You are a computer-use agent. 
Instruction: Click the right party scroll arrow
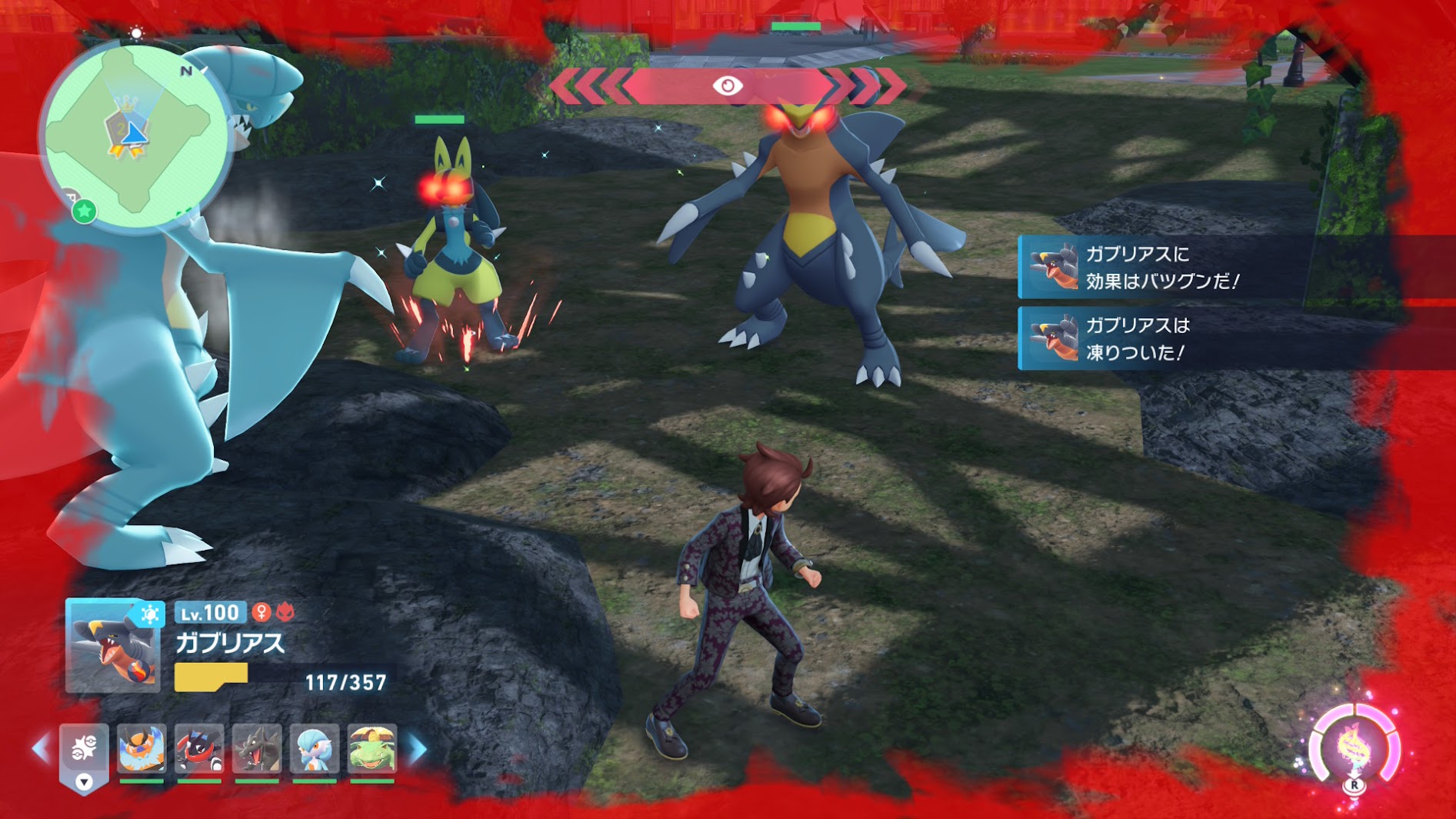(x=418, y=748)
